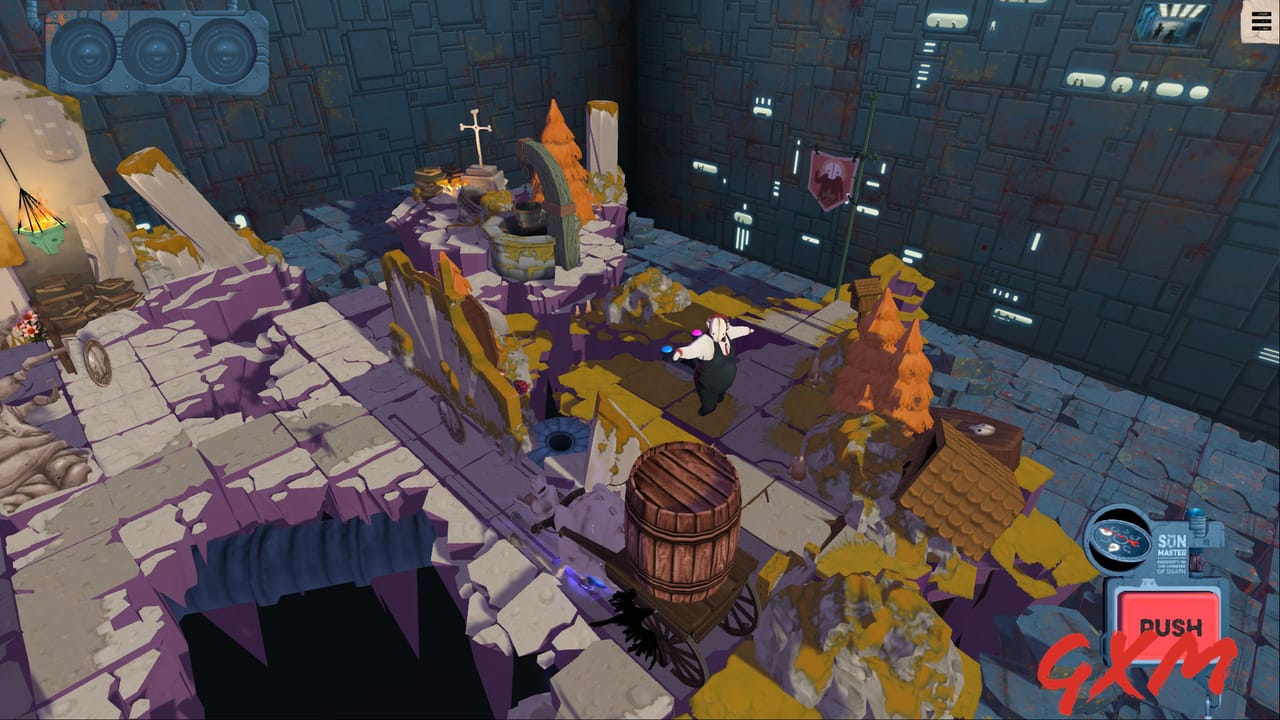This screenshot has height=720, width=1280.
Task: Click the skull icon on the wooden stump
Action: pos(982,430)
